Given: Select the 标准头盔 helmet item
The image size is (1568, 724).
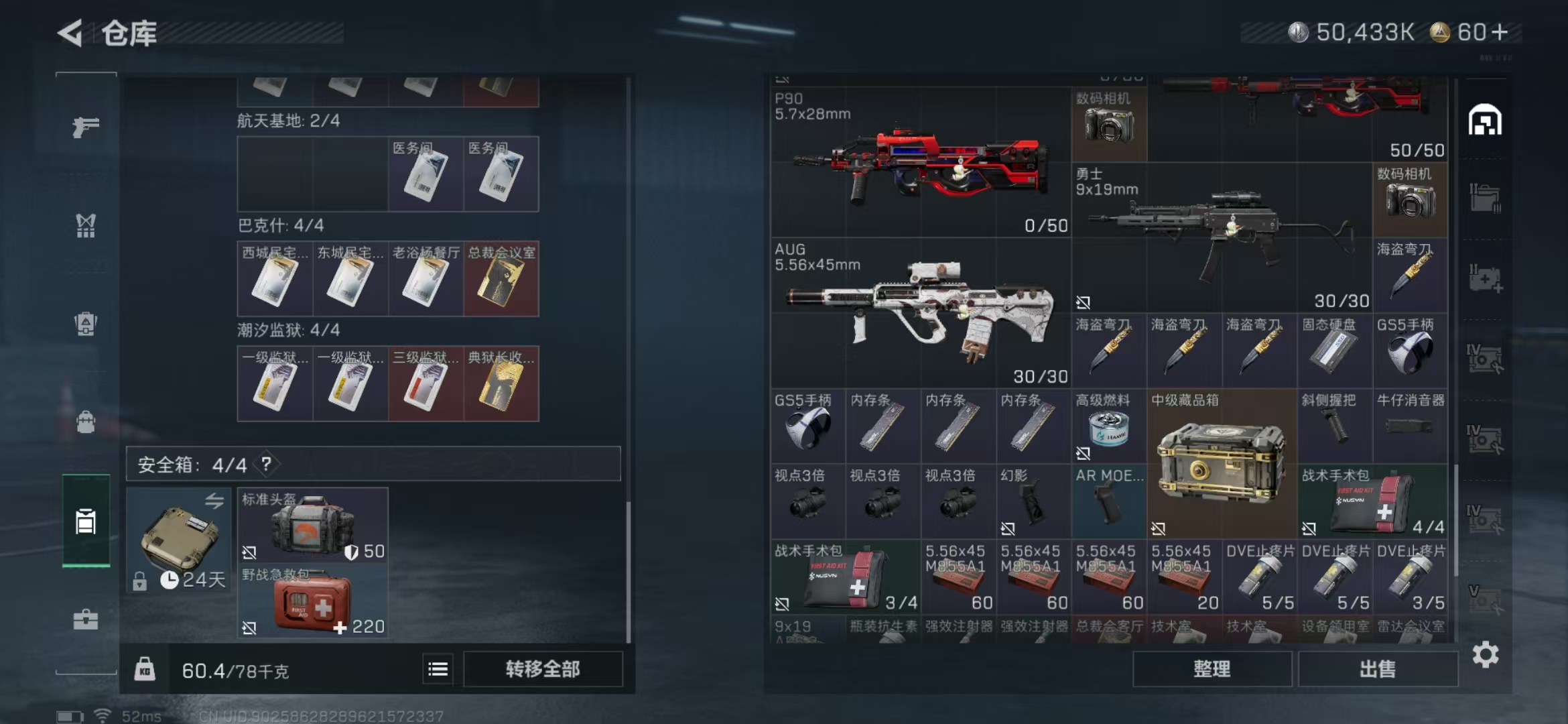Looking at the screenshot, I should [312, 526].
